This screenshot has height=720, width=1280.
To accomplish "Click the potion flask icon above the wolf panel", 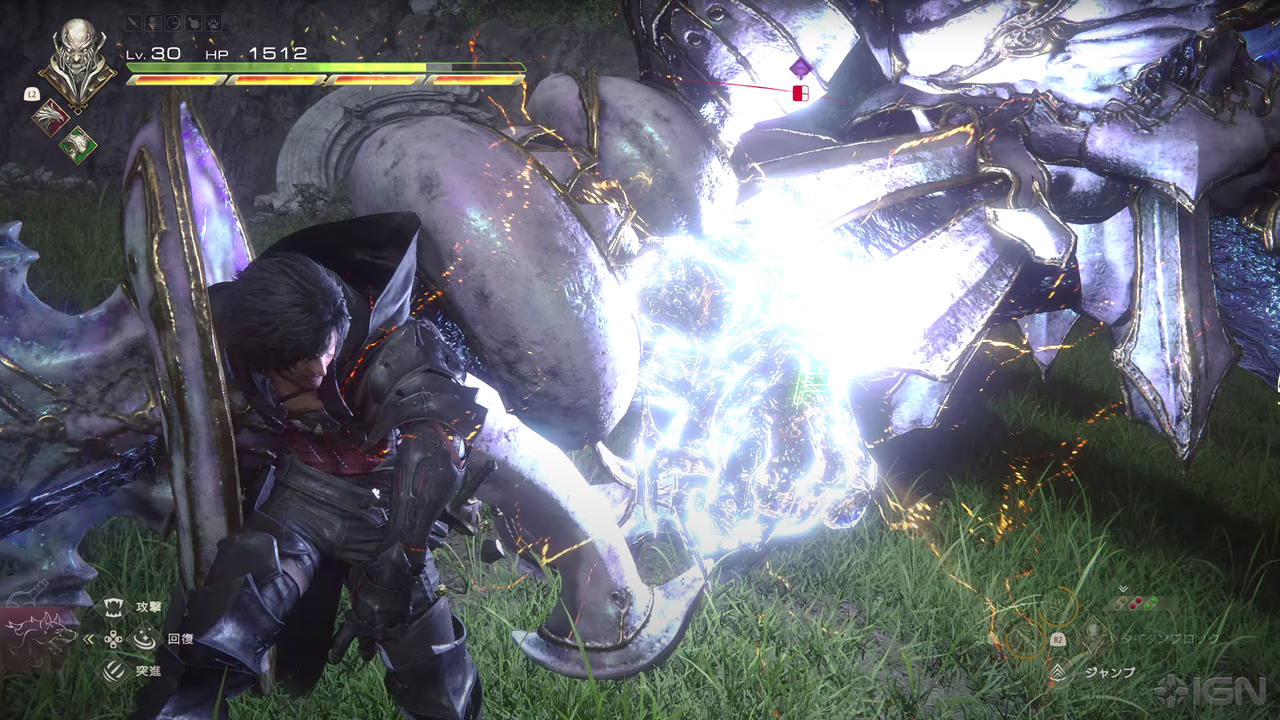I will click(26, 592).
